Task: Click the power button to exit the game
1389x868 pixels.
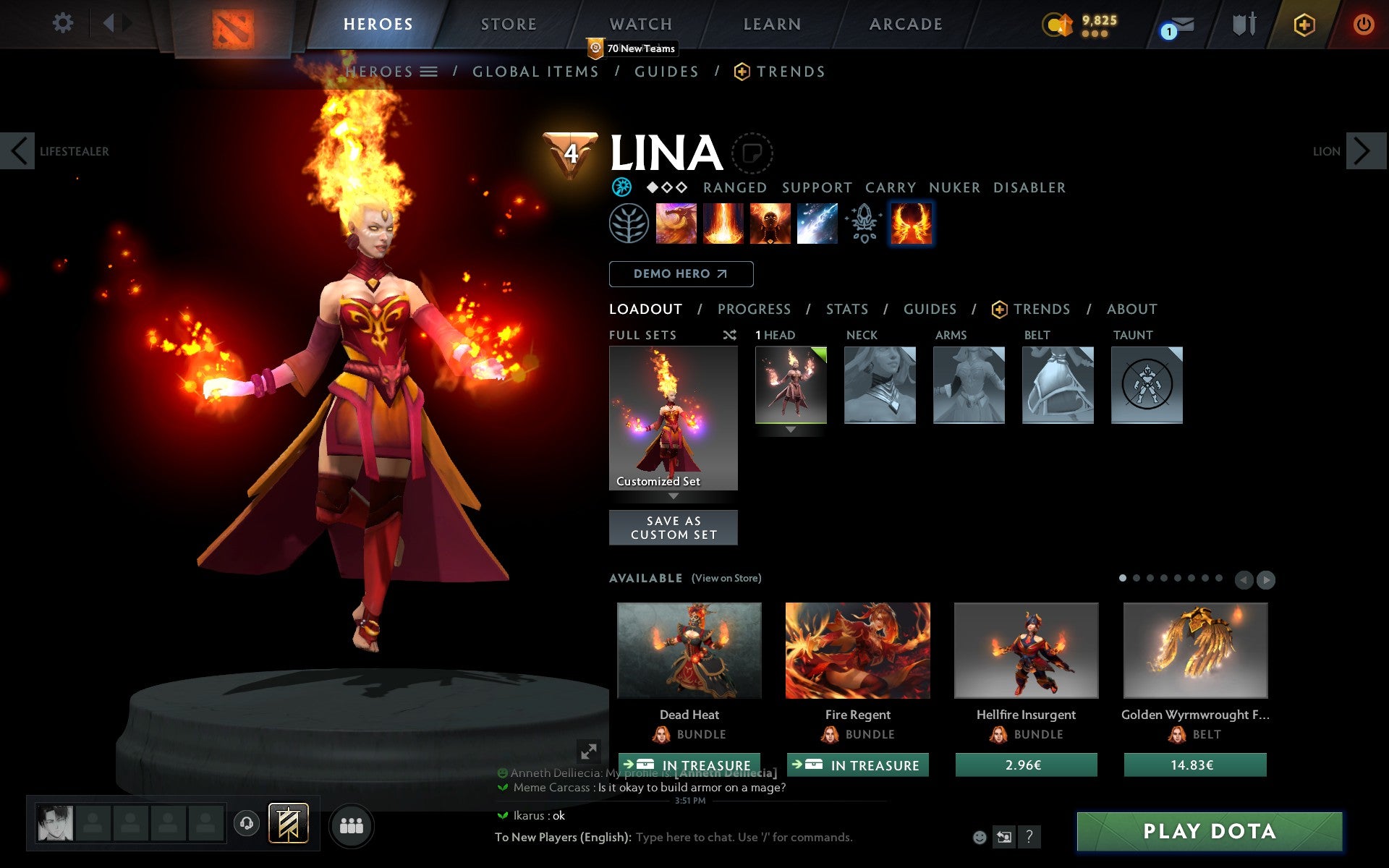Action: [1366, 23]
